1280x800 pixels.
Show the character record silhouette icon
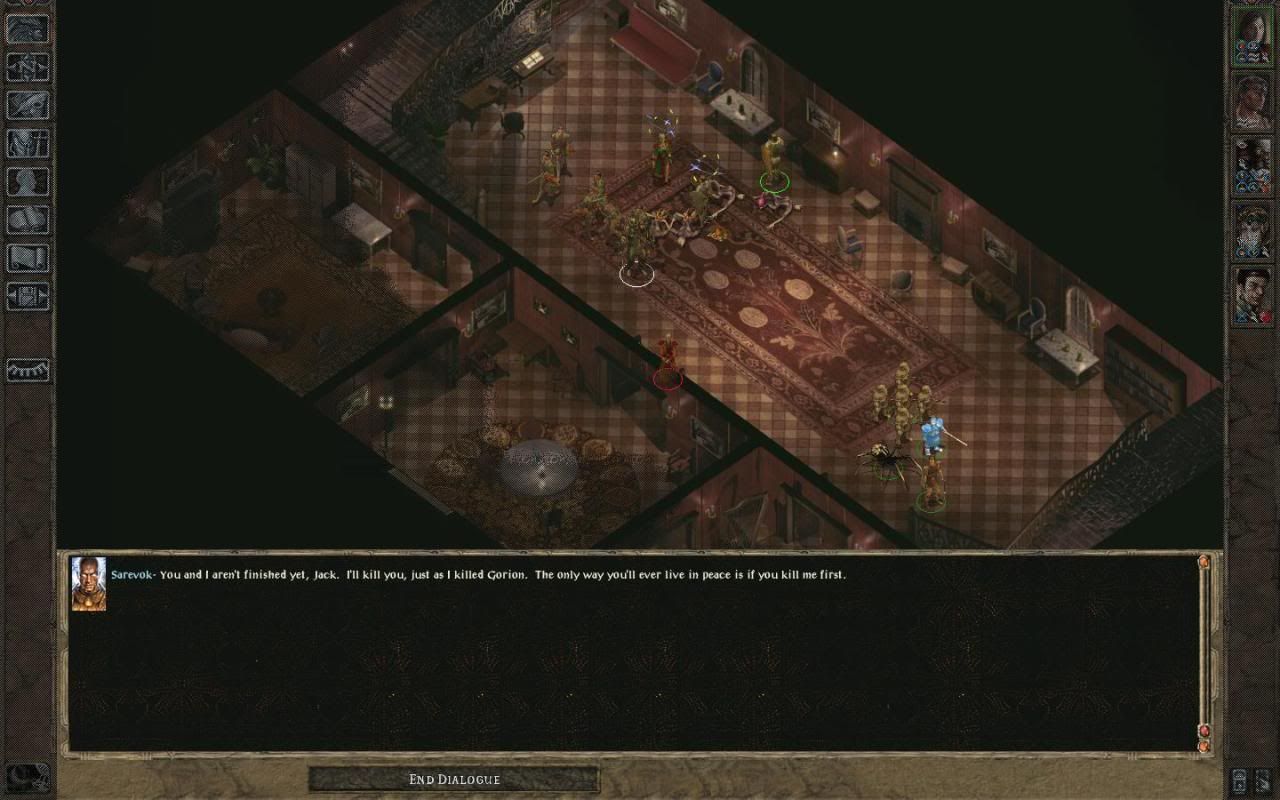[x=27, y=181]
